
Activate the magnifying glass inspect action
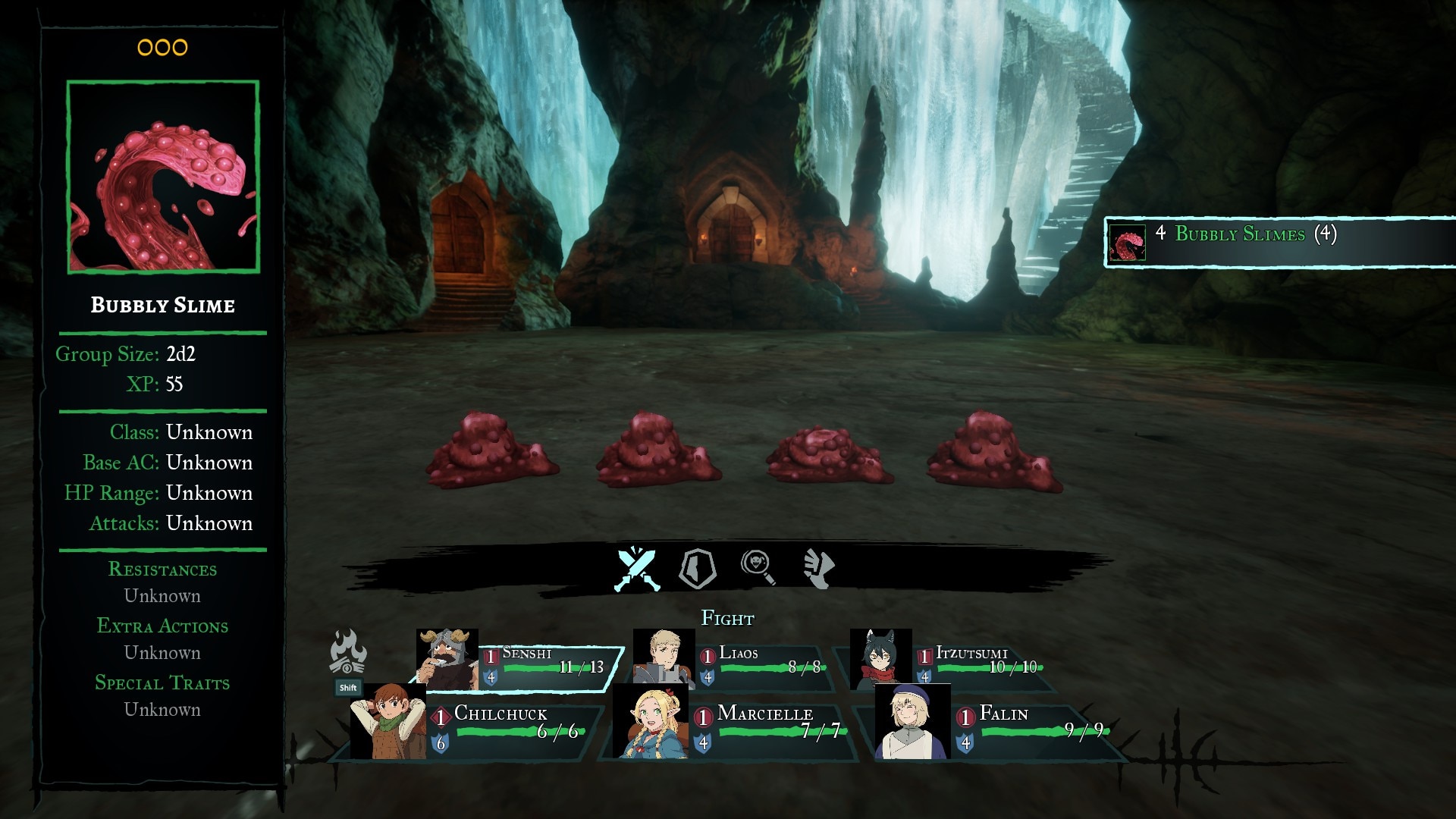tap(758, 568)
